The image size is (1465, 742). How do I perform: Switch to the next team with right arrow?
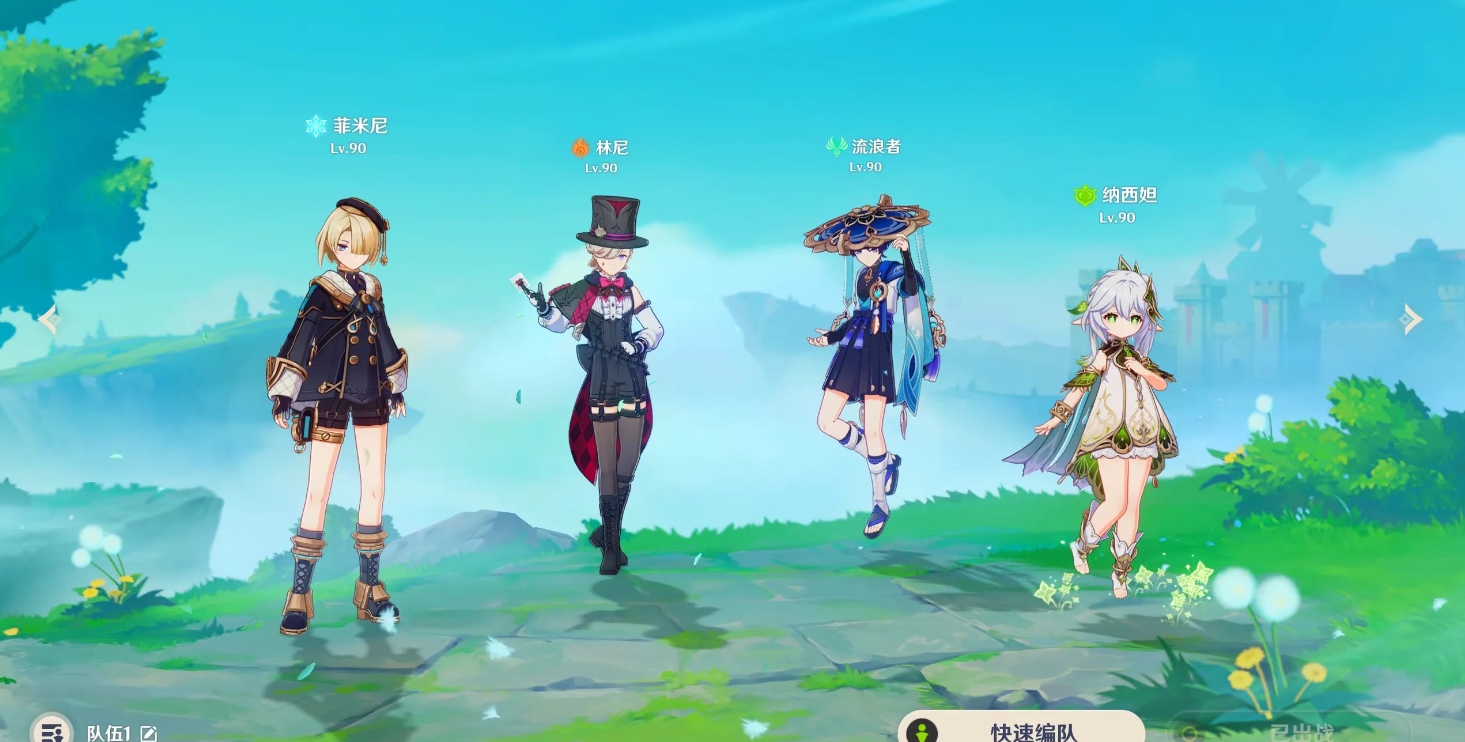tap(1411, 319)
